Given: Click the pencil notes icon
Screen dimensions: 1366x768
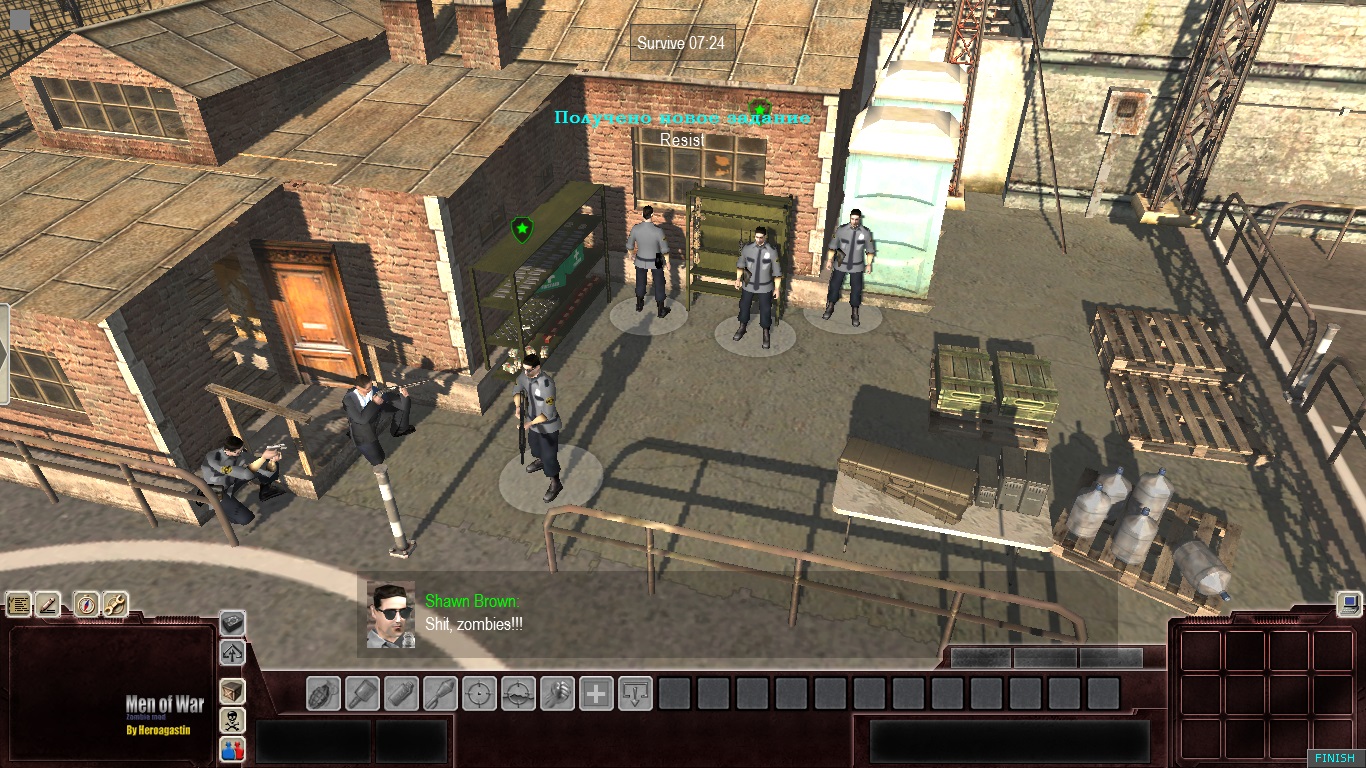Looking at the screenshot, I should pos(48,604).
